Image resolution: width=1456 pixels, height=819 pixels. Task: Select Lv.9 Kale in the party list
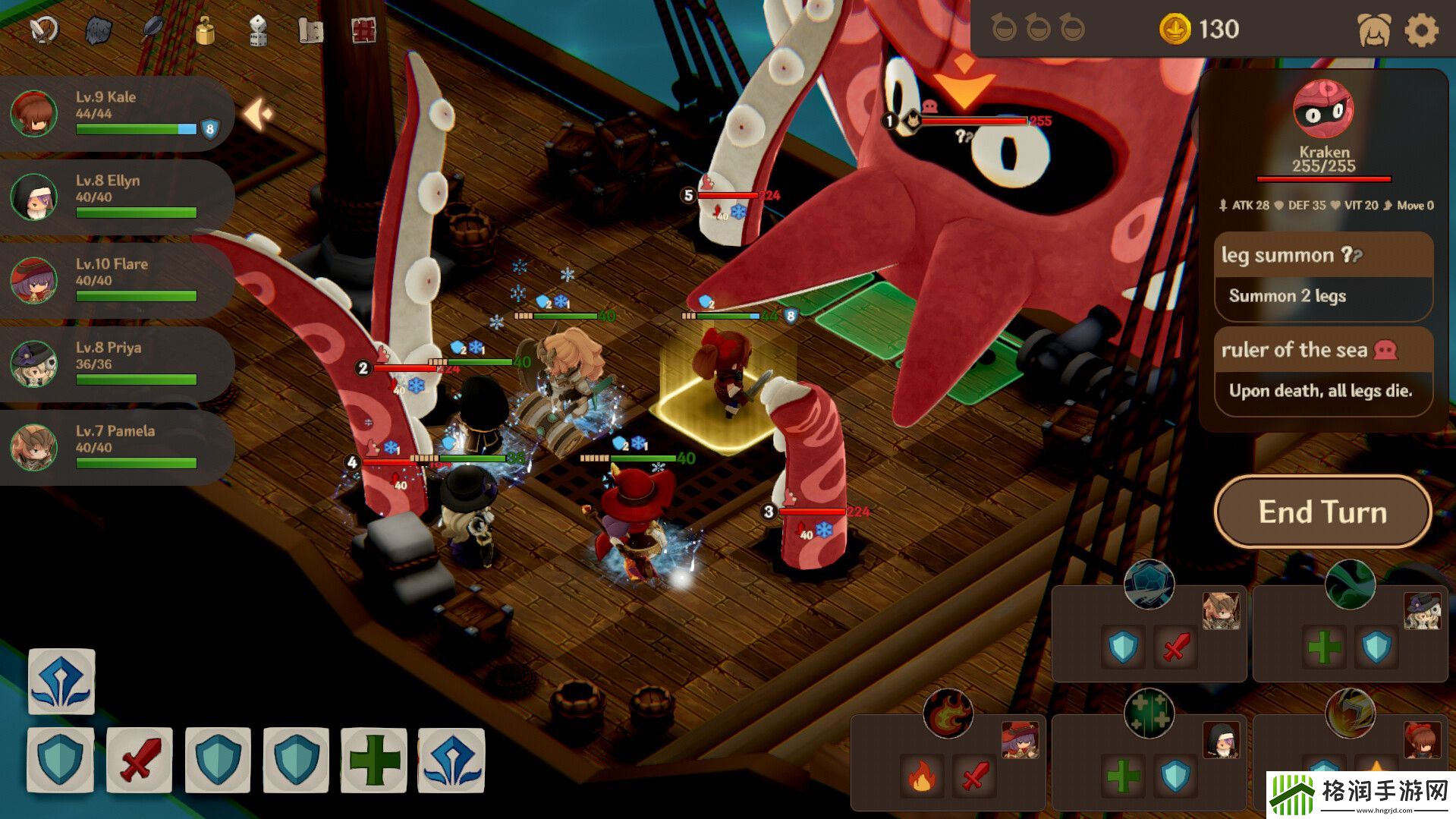coord(114,114)
